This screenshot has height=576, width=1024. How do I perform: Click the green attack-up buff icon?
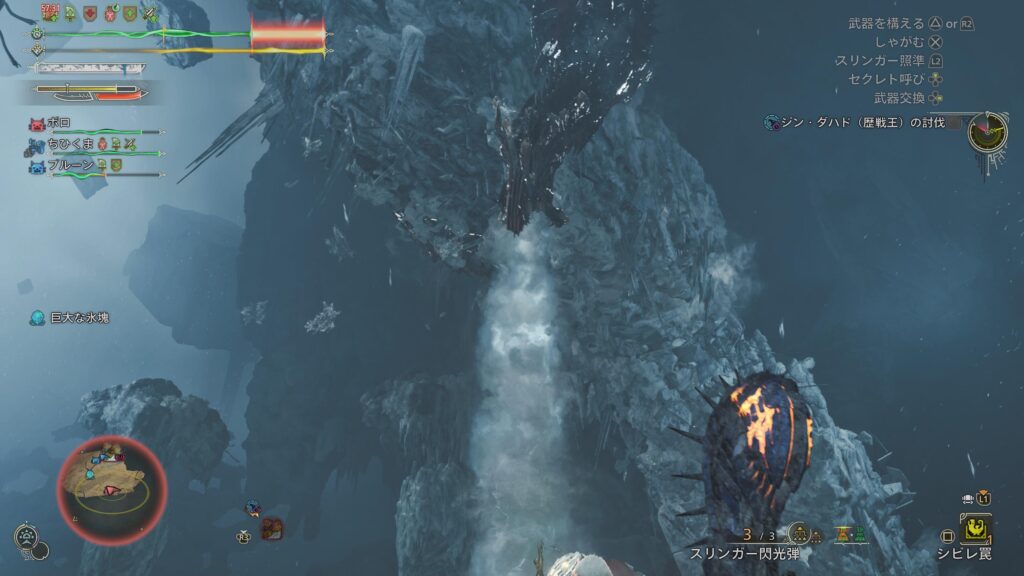click(151, 14)
